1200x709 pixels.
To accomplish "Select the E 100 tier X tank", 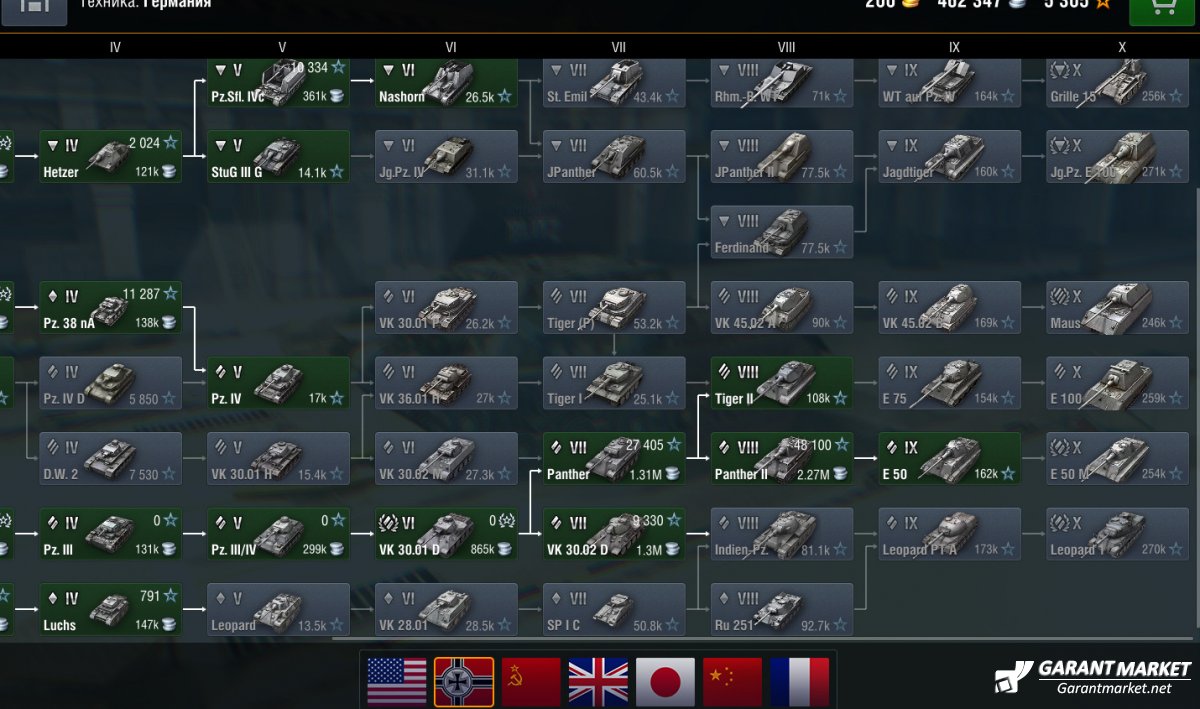I will pos(1117,383).
